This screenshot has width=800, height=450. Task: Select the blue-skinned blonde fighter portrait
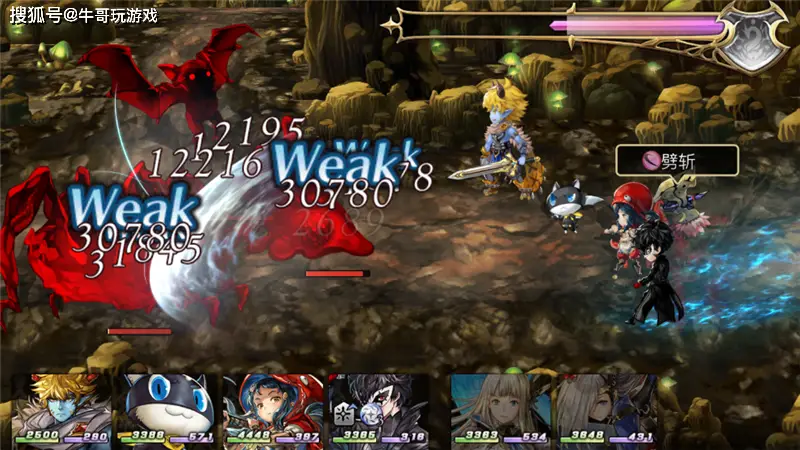click(x=62, y=405)
